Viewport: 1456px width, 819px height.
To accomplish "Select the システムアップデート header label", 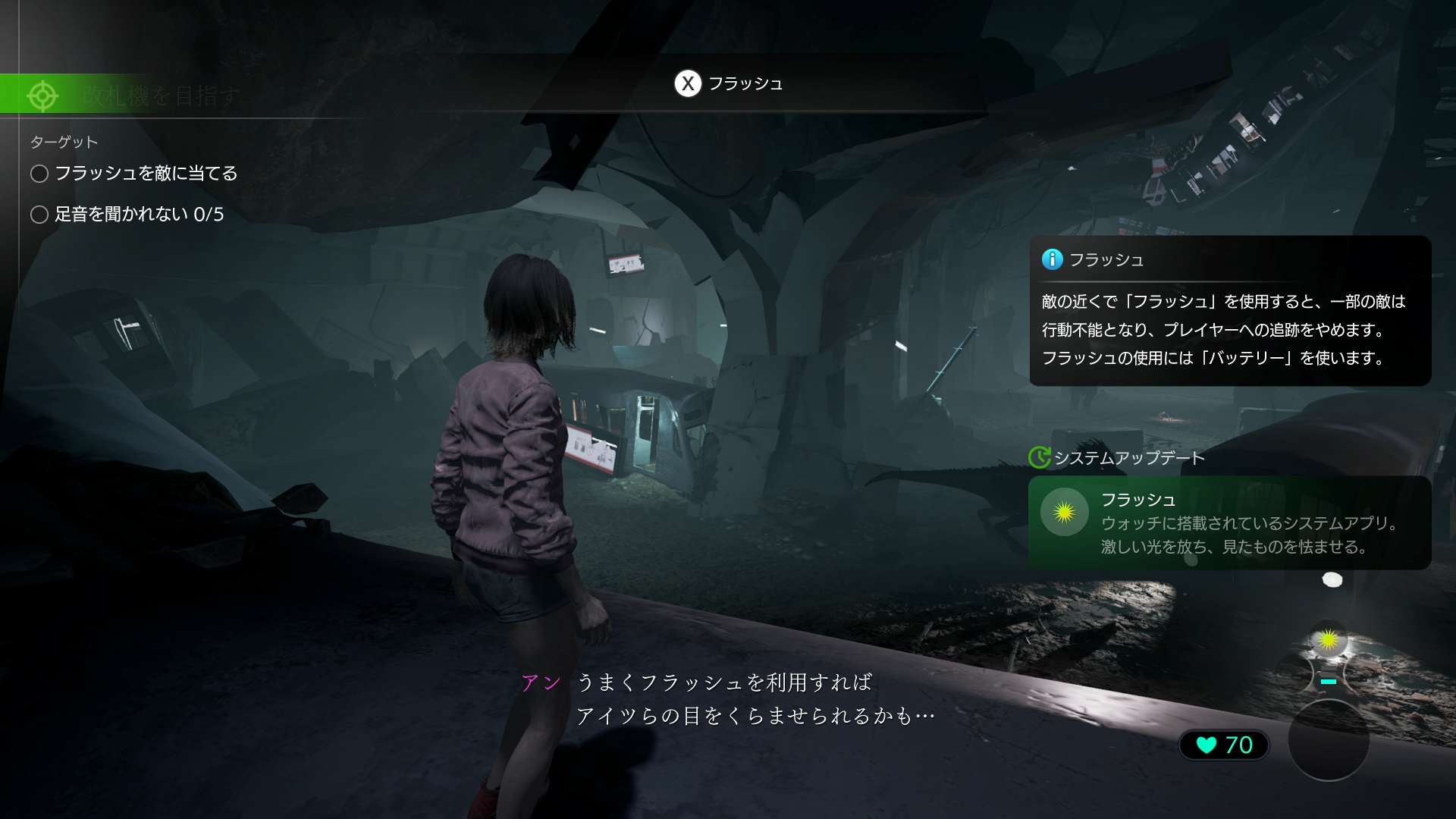I will click(x=1129, y=458).
